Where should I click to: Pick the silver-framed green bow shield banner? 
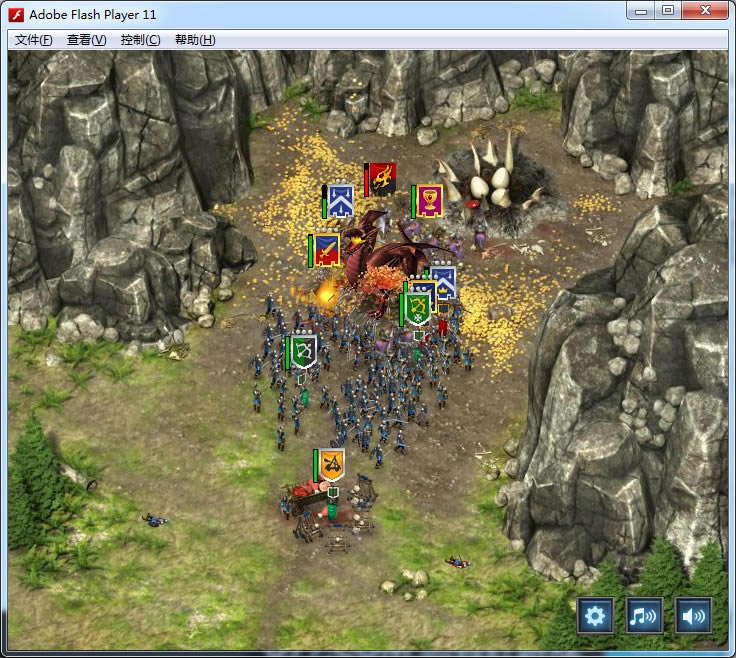pyautogui.click(x=303, y=350)
